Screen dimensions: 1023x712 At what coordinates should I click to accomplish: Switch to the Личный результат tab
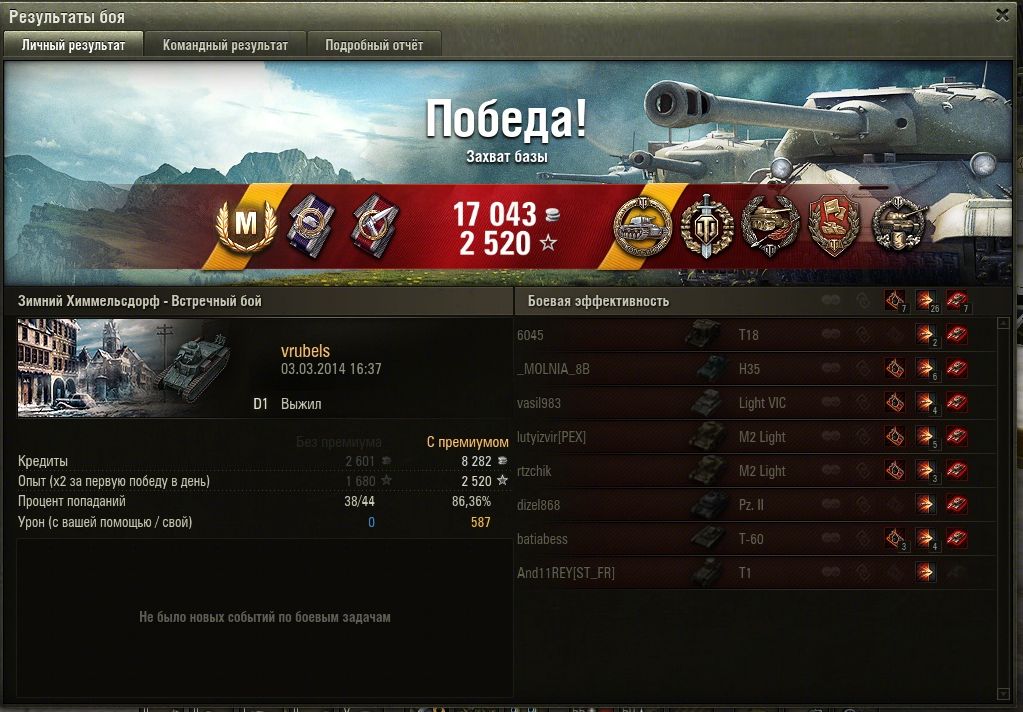click(x=74, y=45)
